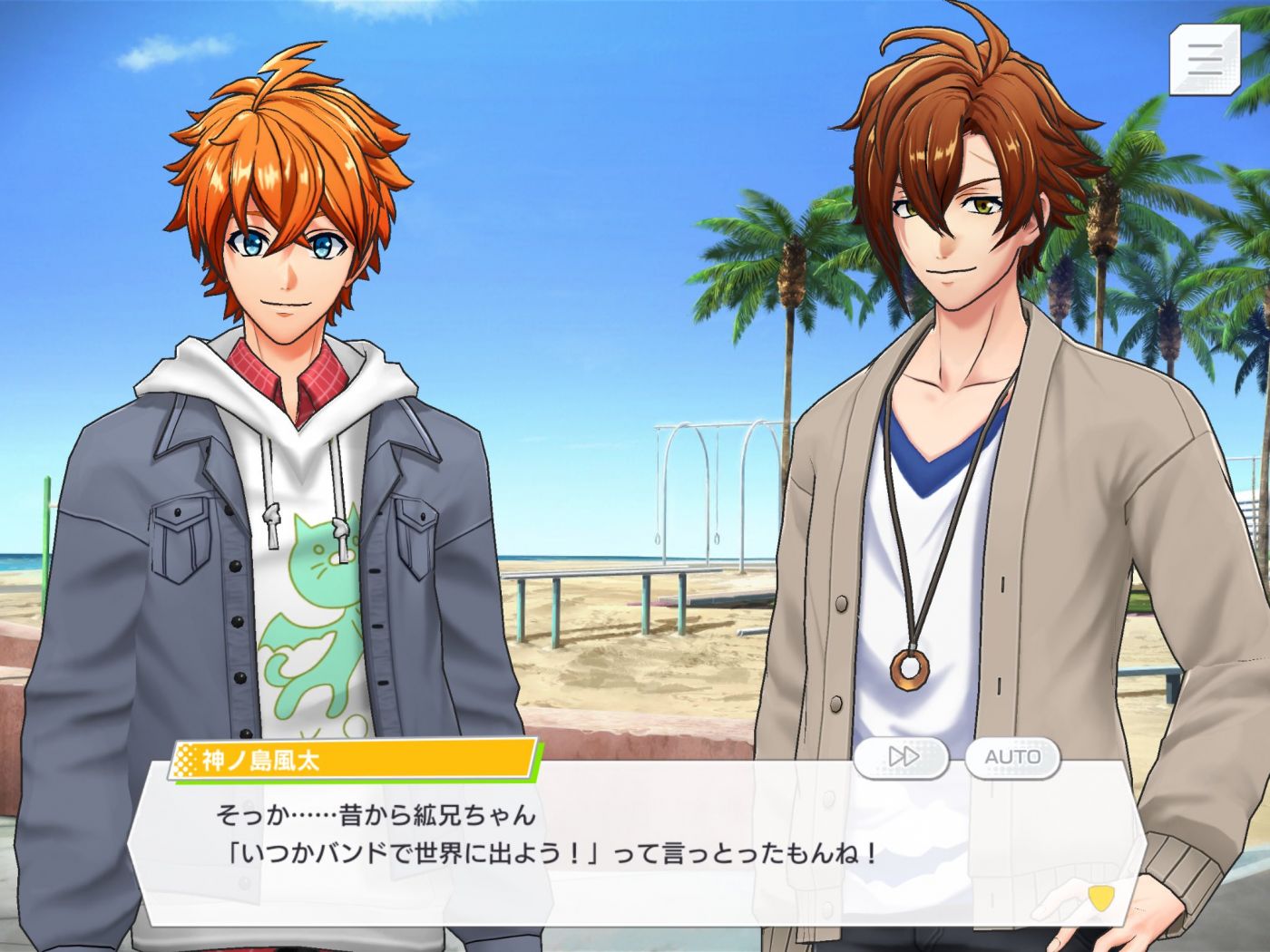
Task: Toggle AUTO dialogue advance
Action: pyautogui.click(x=1012, y=757)
